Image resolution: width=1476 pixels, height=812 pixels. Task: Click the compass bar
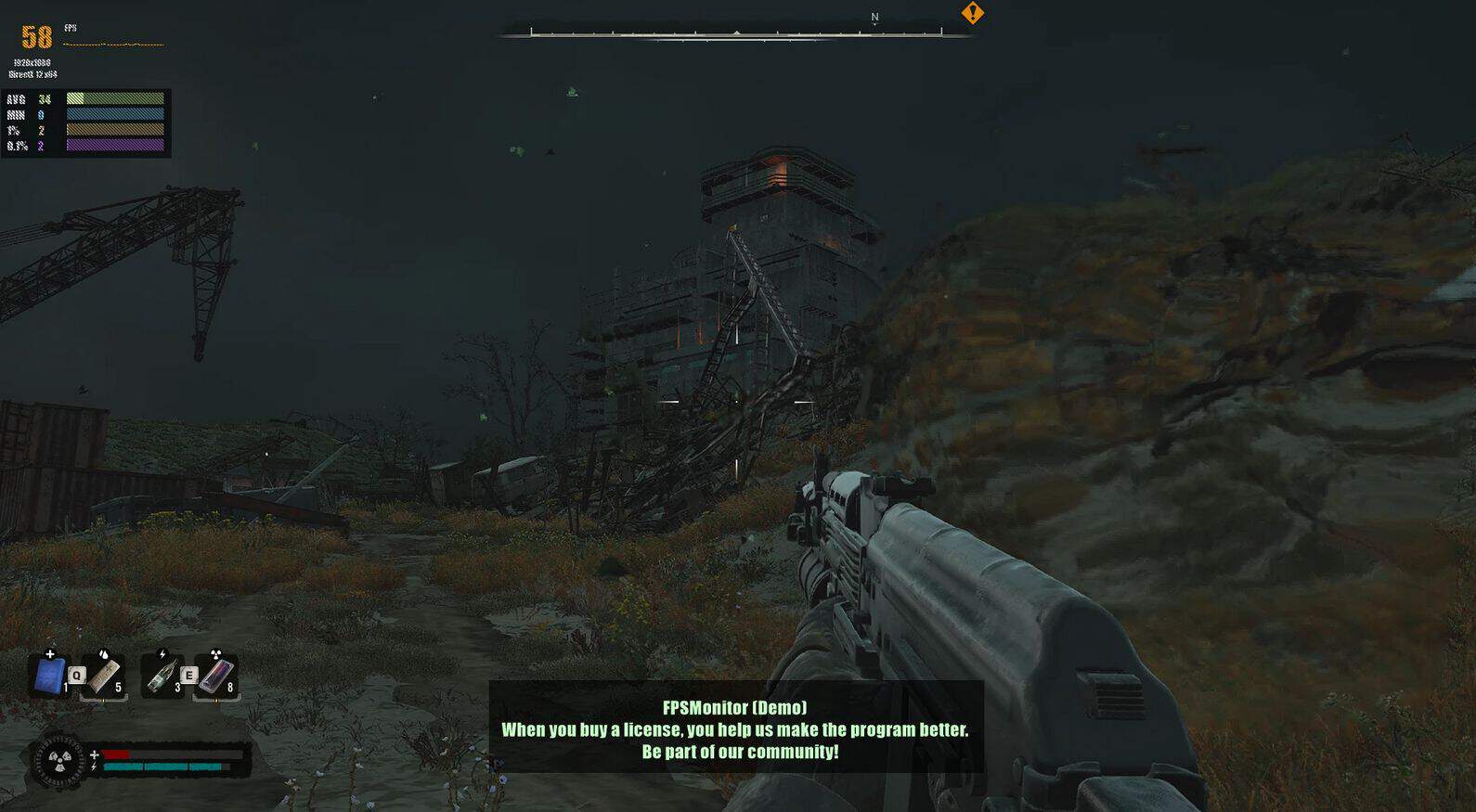coord(735,32)
